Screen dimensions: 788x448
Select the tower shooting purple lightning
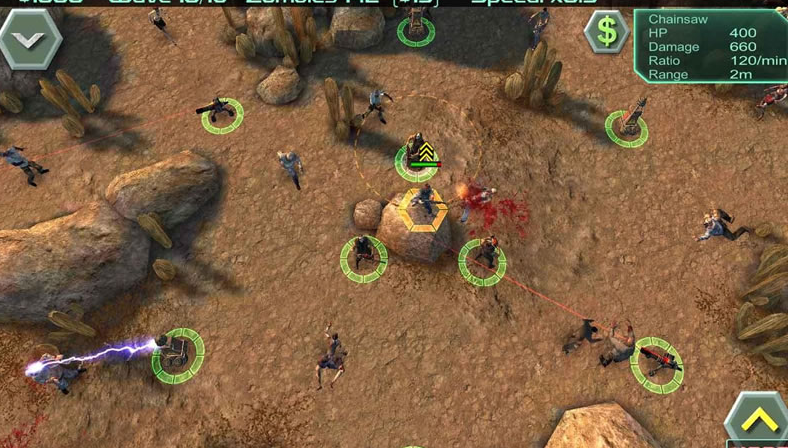[x=177, y=354]
